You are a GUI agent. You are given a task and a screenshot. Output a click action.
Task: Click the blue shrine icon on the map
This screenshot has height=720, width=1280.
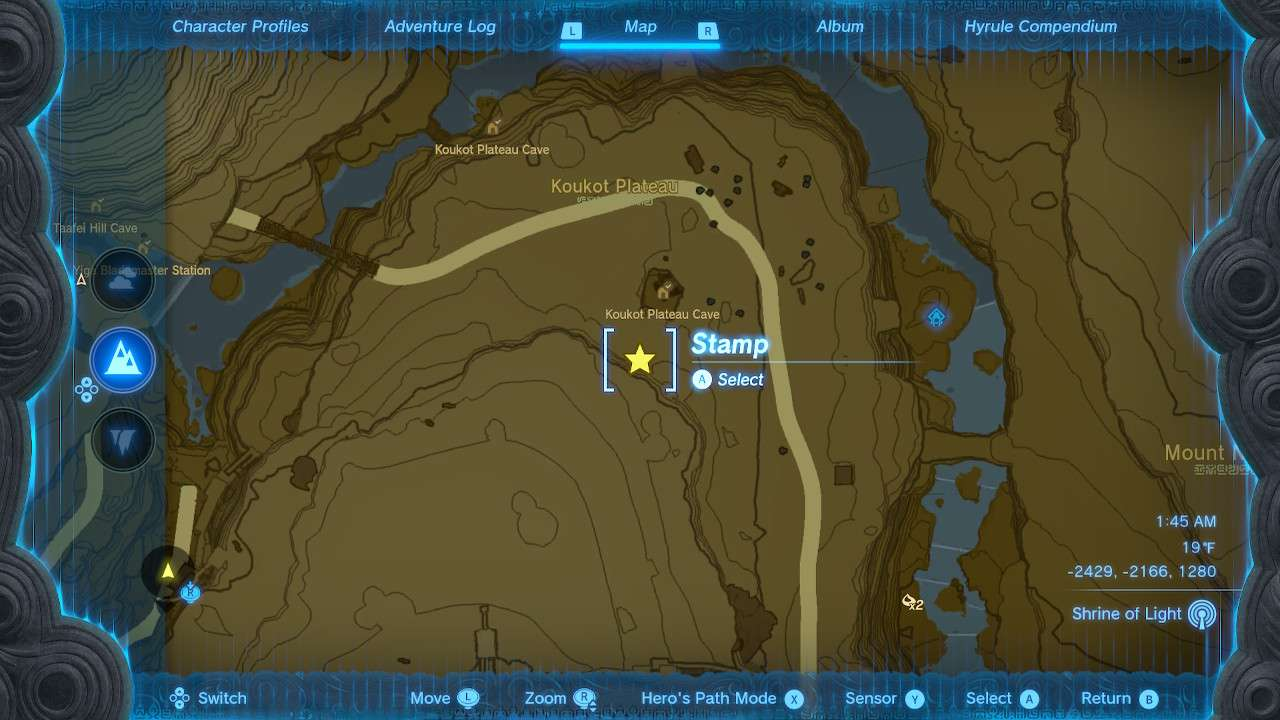tap(935, 316)
